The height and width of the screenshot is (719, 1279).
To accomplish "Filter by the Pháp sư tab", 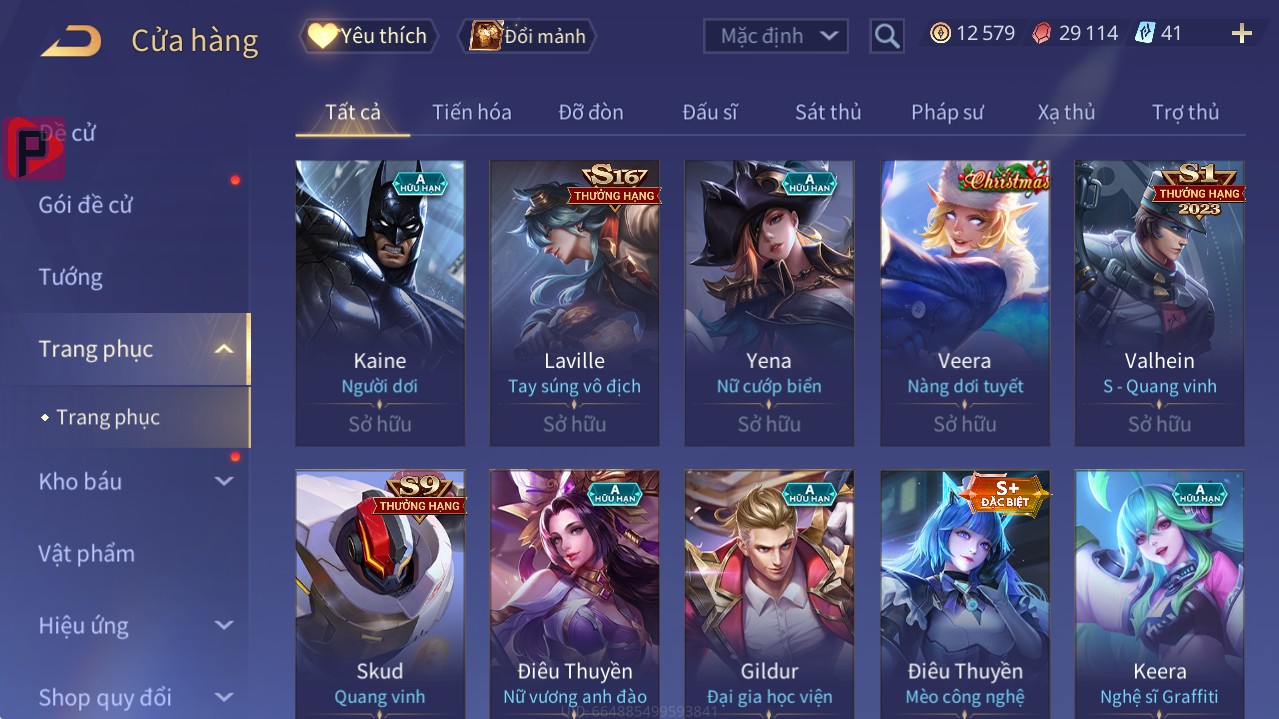I will (947, 112).
